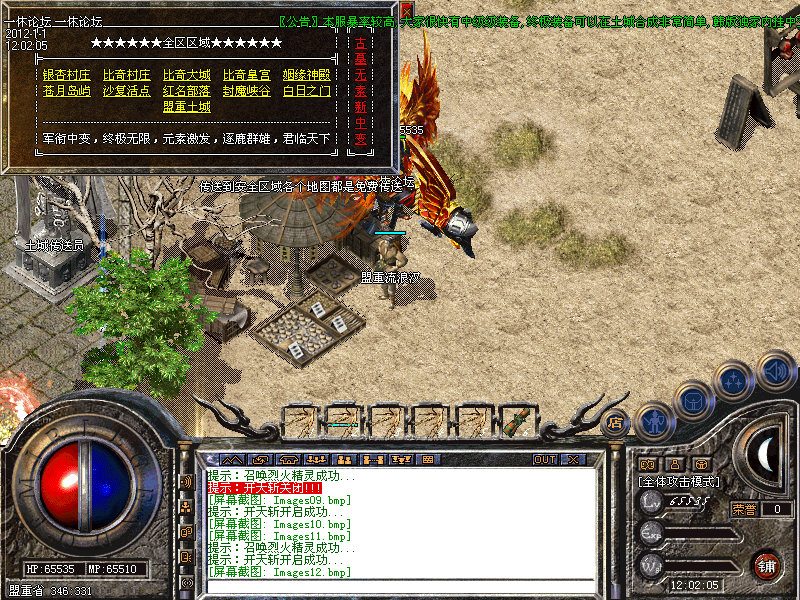Click the 姻缘神殿 link
Screen dimensions: 800x600
(x=306, y=75)
